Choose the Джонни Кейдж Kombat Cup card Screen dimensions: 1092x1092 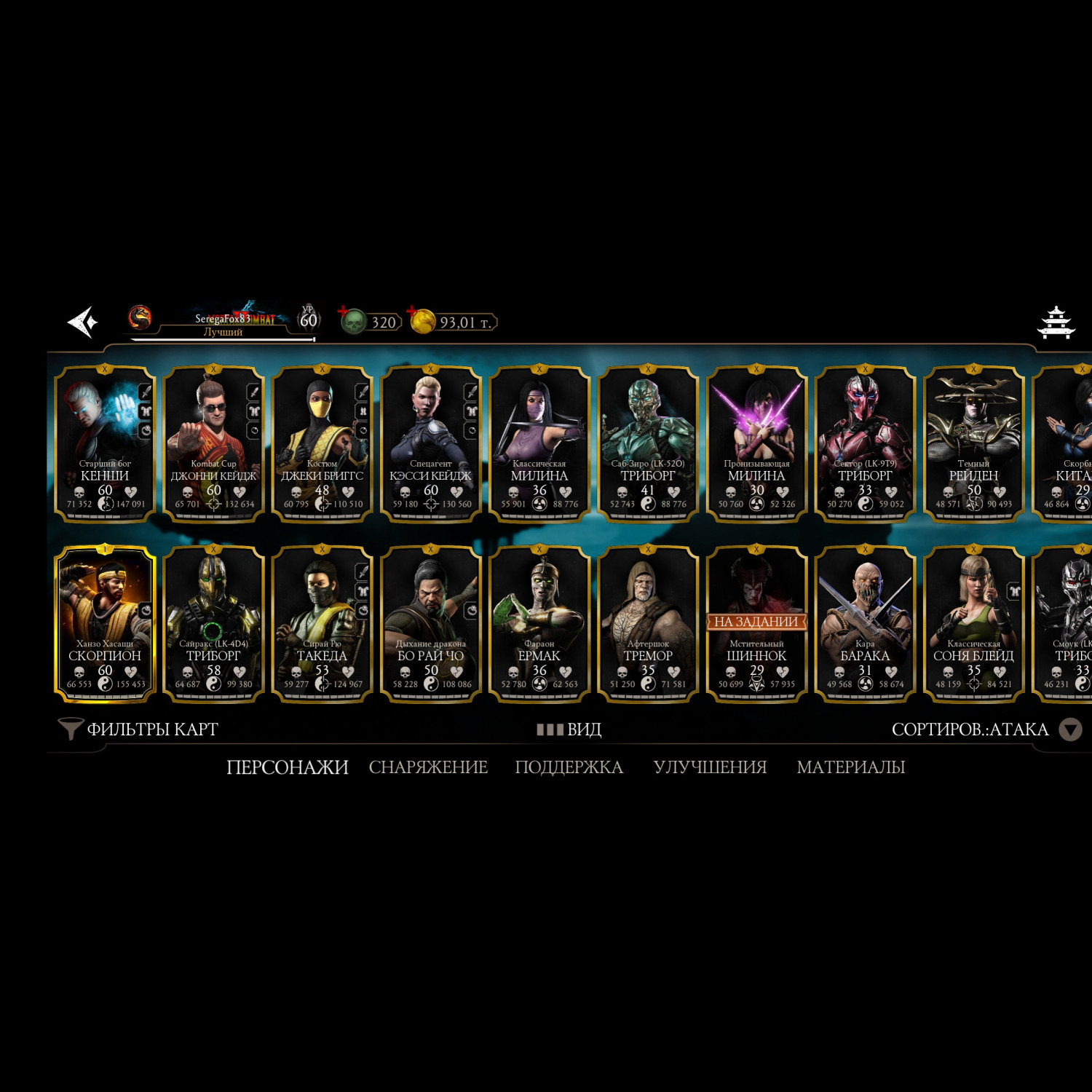[213, 443]
